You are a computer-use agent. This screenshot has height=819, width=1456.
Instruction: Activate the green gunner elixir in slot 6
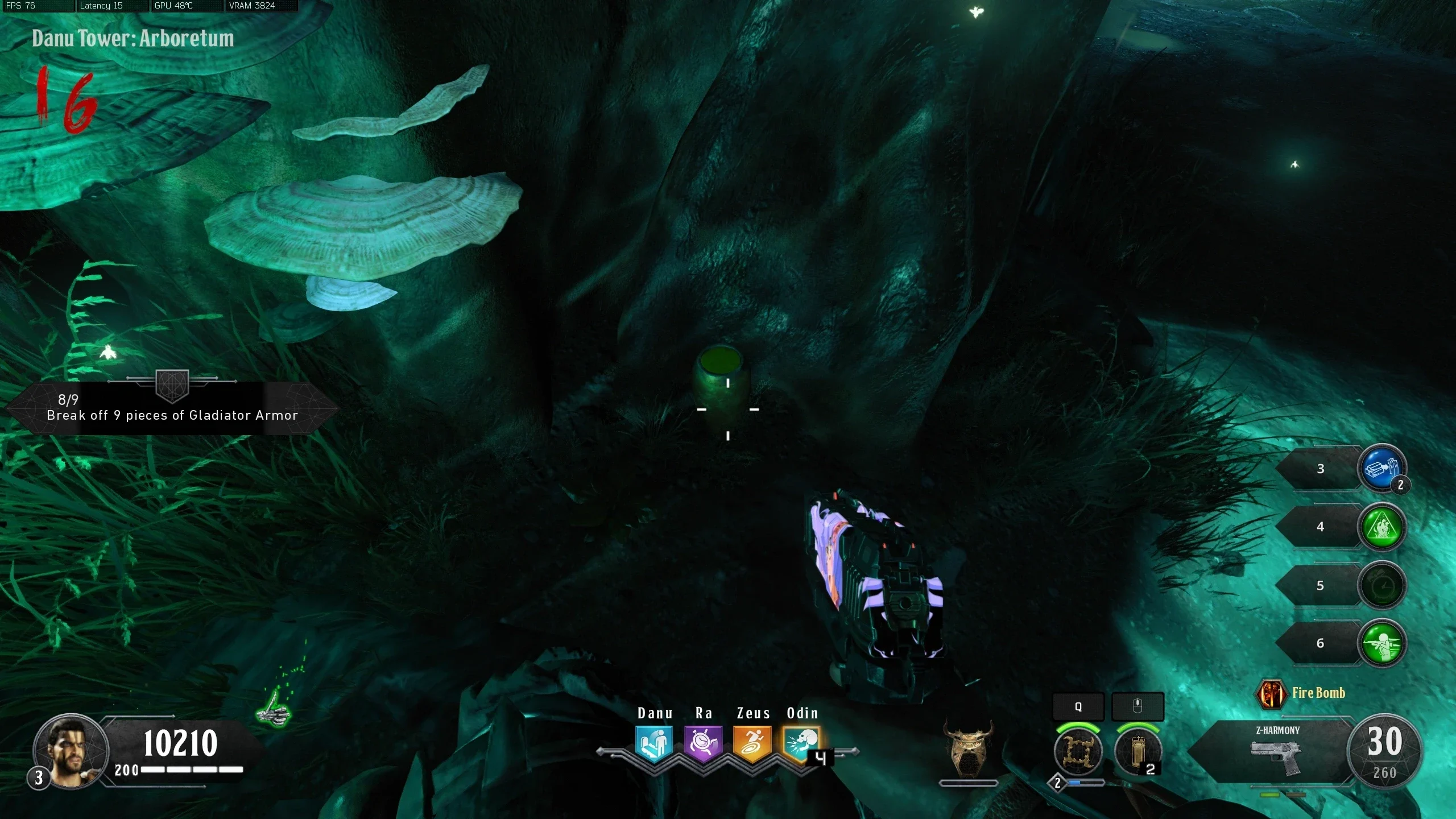(x=1382, y=644)
